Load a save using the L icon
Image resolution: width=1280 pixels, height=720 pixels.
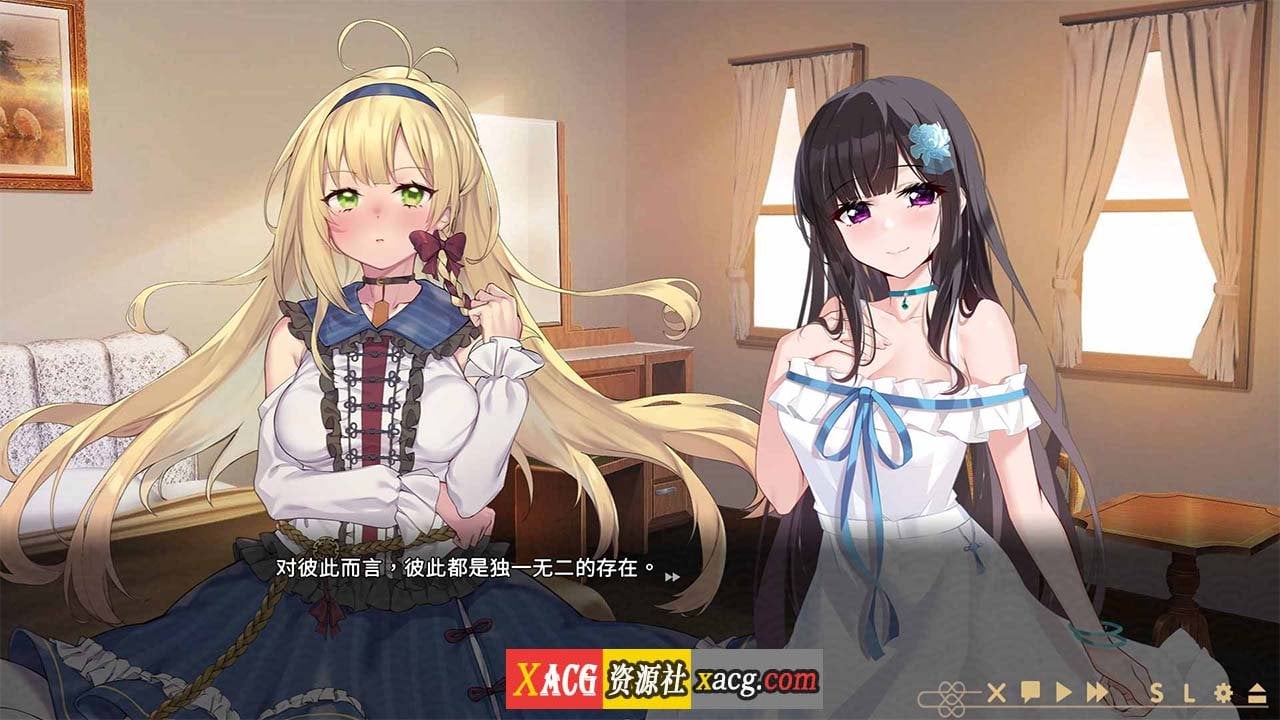[1190, 693]
